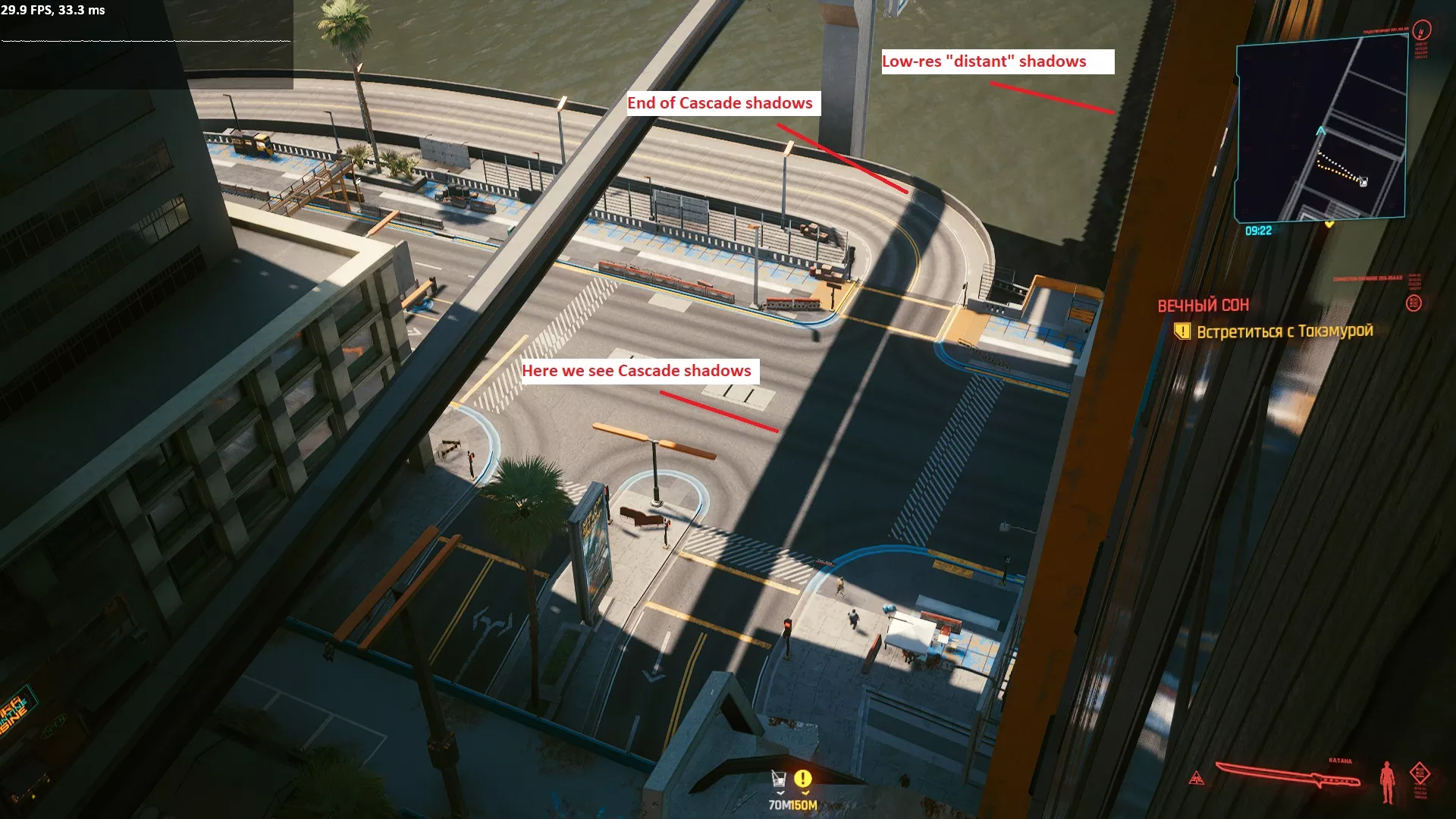
Task: Click the yellow exclamation quest marker
Action: pos(802,779)
